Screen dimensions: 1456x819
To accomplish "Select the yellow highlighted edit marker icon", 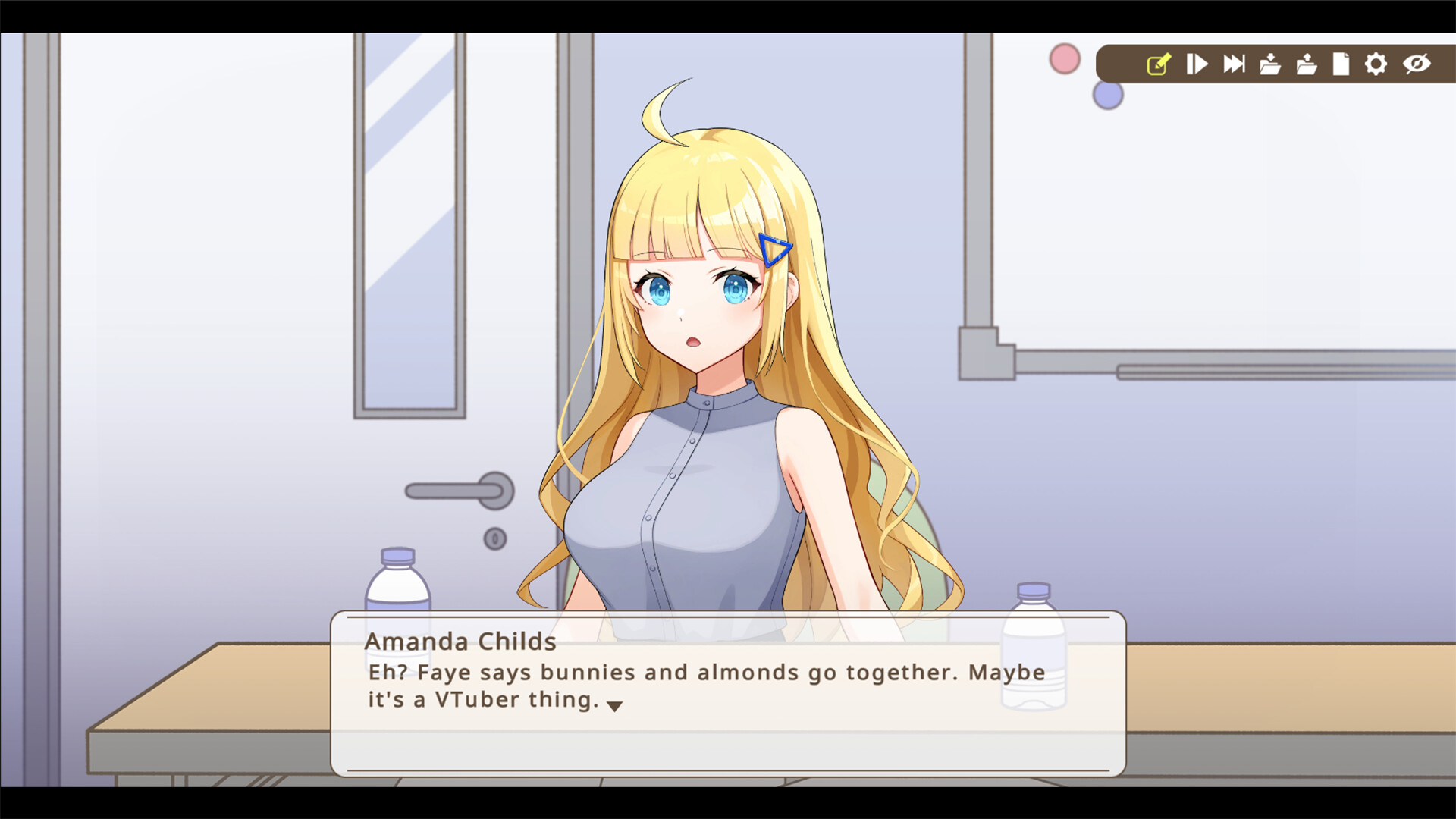I will (1158, 64).
